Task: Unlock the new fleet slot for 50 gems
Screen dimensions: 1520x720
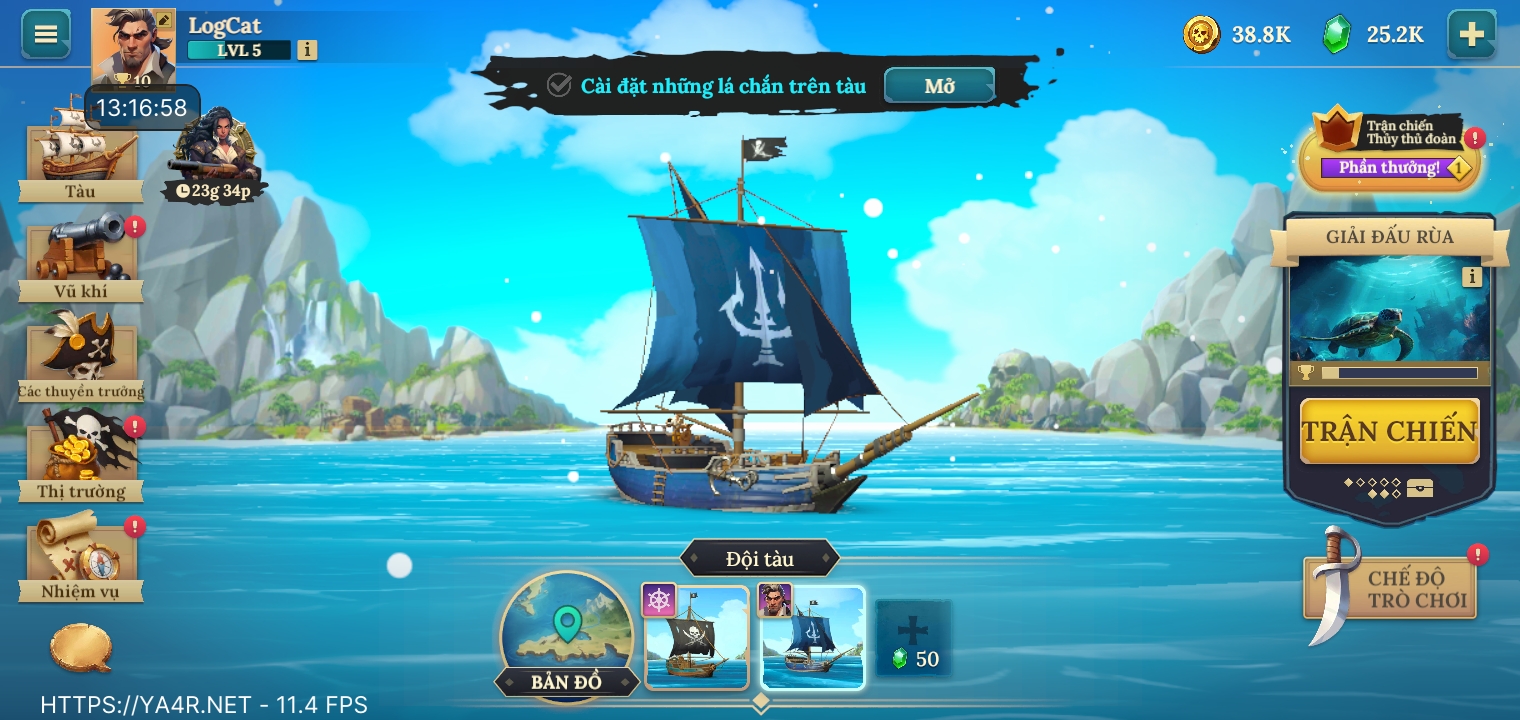Action: coord(913,638)
